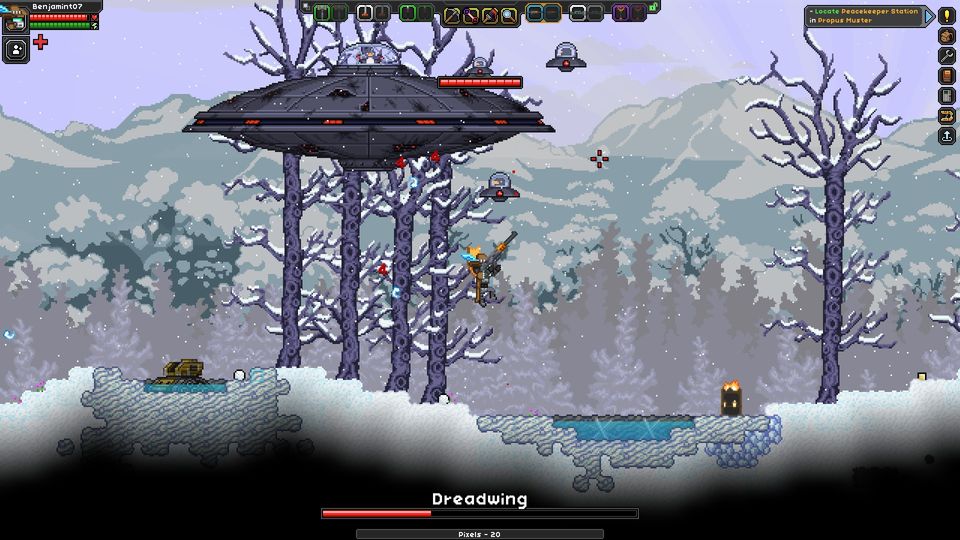The width and height of the screenshot is (960, 540).
Task: Select the green-bordered first hotbar slot pair
Action: click(330, 13)
